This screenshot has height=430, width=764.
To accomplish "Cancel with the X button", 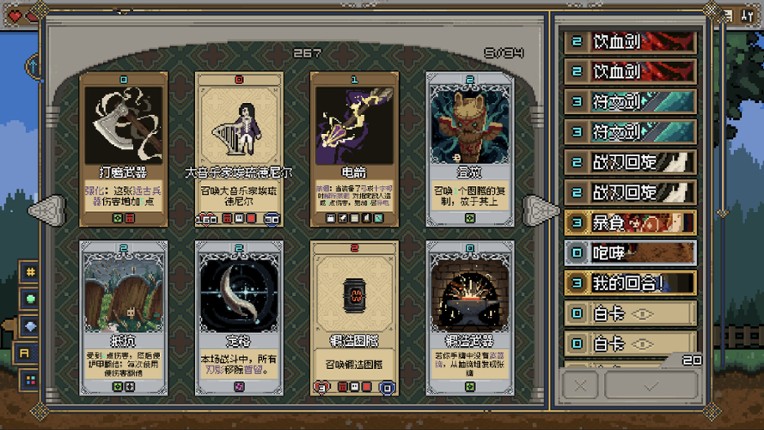I will point(581,386).
